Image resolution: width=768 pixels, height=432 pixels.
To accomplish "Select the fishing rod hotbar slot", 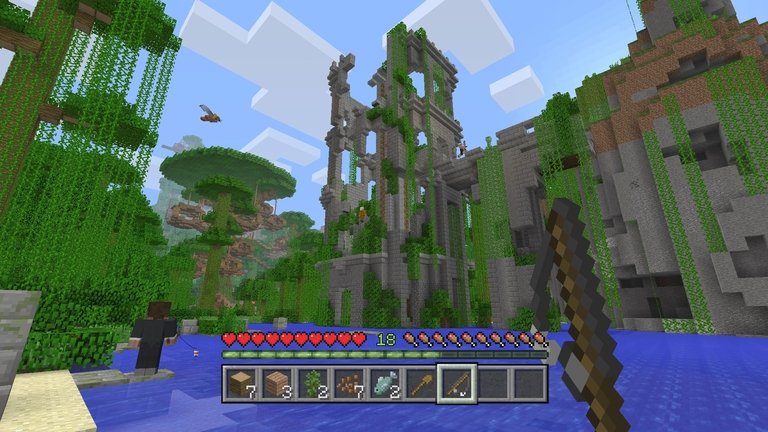I will pos(457,383).
